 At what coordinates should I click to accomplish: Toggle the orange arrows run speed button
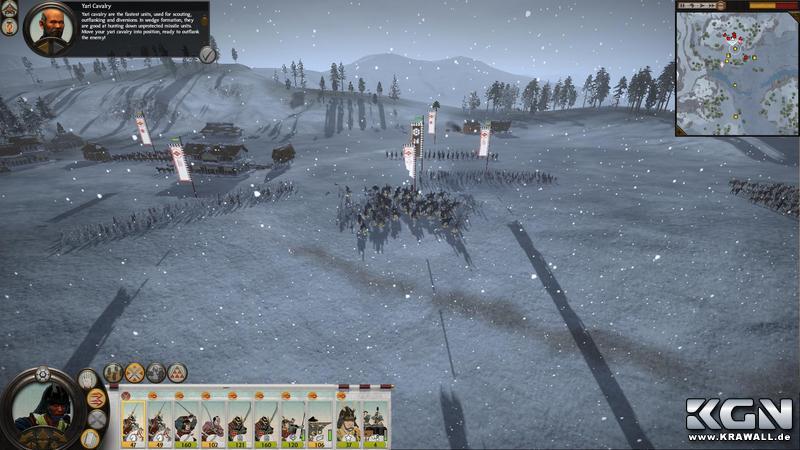tap(96, 399)
